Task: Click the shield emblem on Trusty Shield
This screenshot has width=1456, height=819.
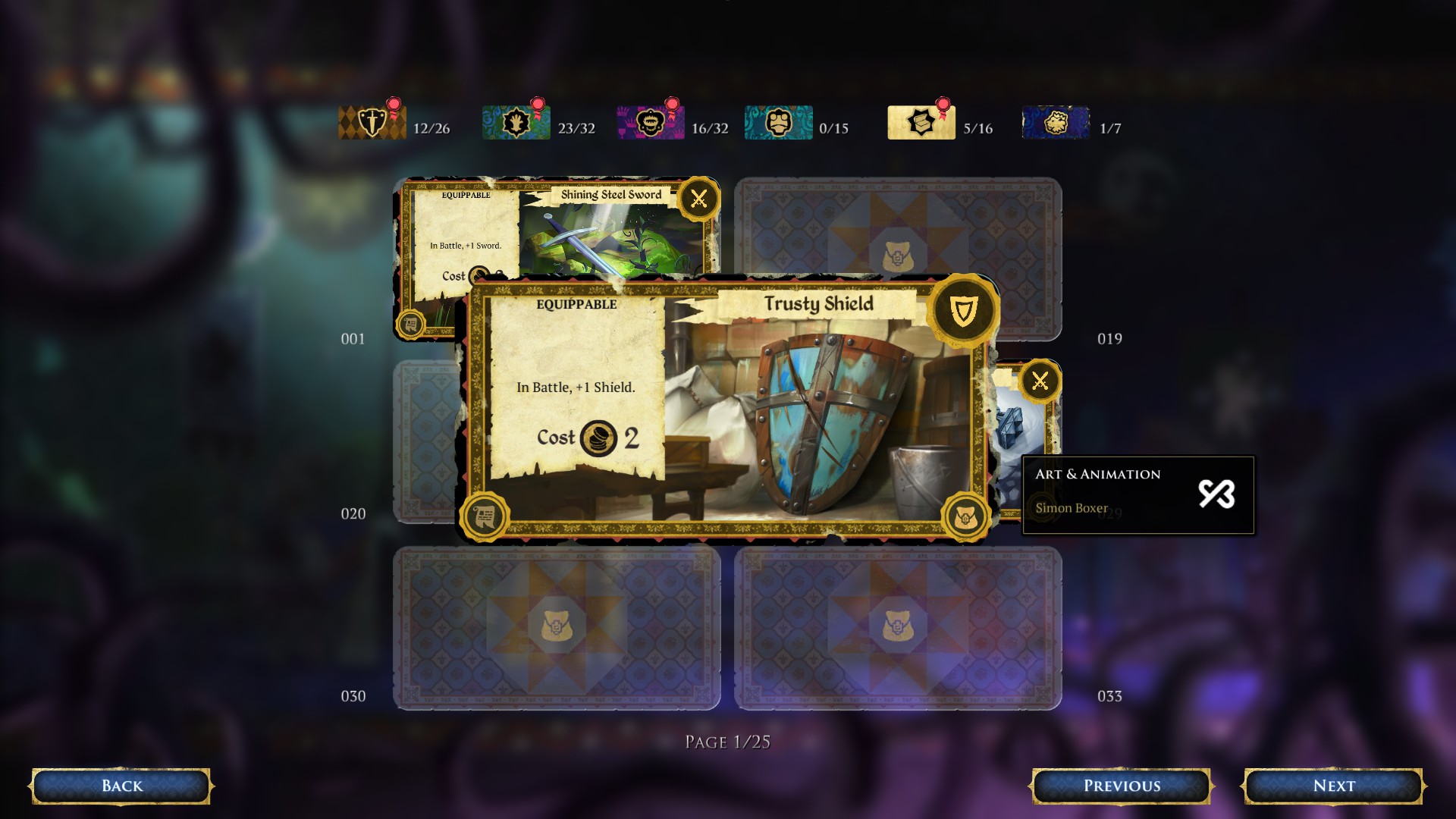Action: point(963,311)
